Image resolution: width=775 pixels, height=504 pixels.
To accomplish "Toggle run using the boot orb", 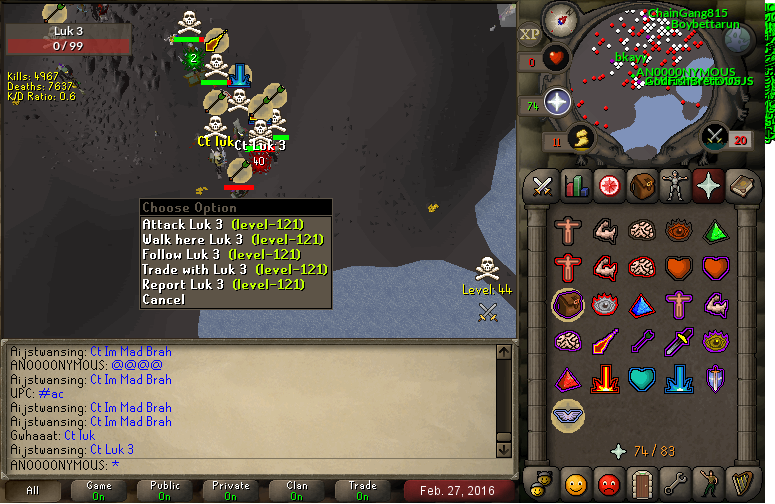I will click(x=580, y=137).
